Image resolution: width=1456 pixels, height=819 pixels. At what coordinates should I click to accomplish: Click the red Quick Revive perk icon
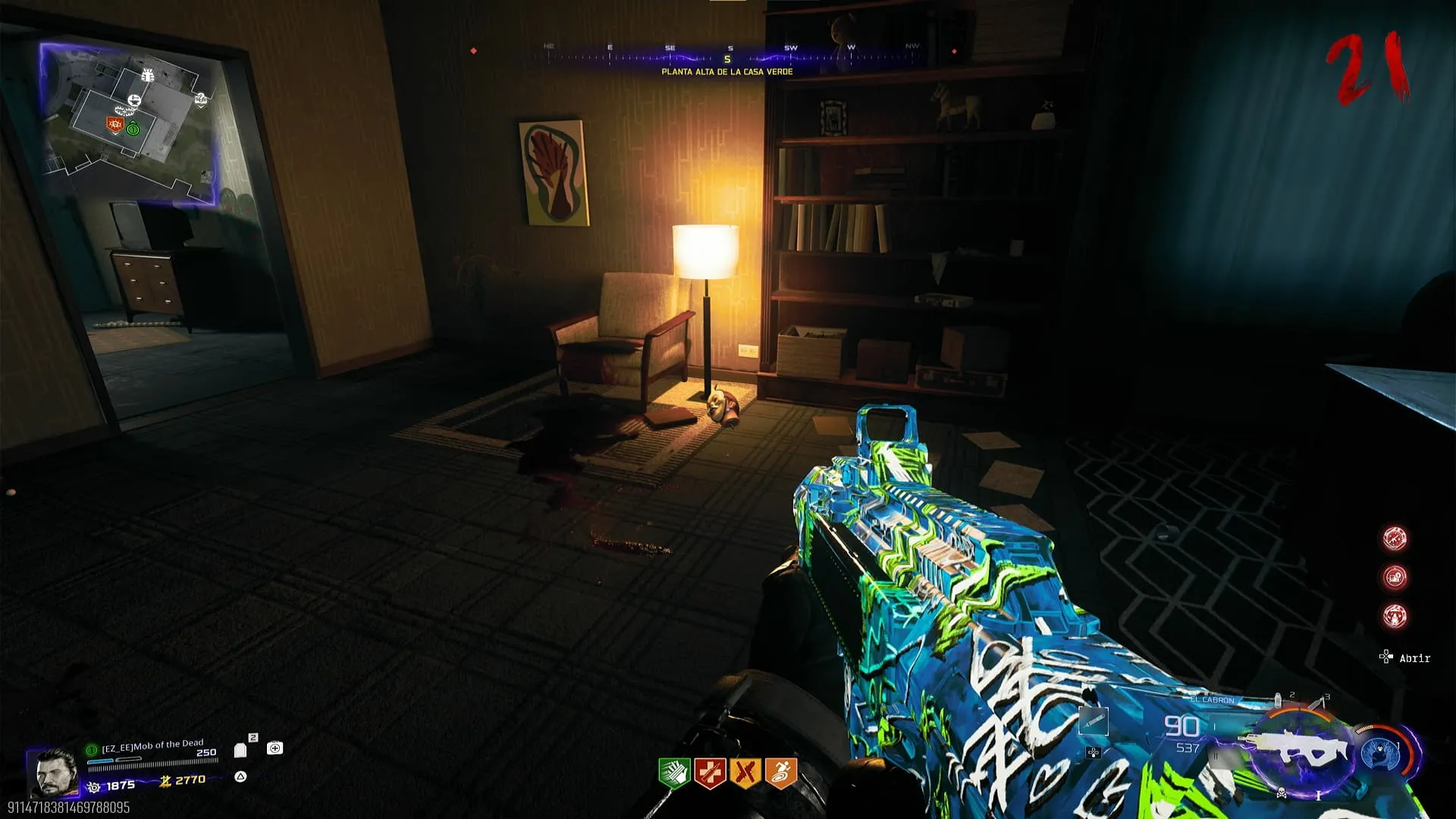tap(710, 773)
